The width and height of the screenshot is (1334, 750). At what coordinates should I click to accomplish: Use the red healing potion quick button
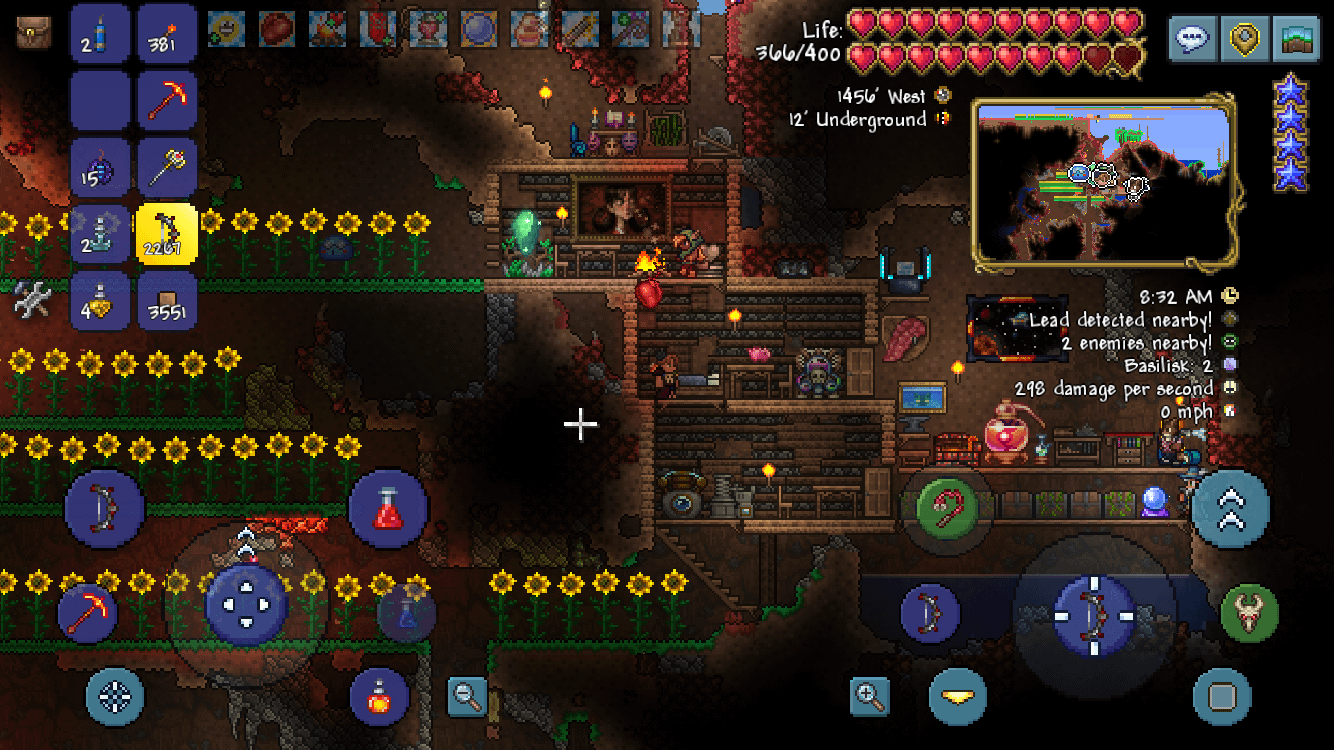pyautogui.click(x=388, y=510)
